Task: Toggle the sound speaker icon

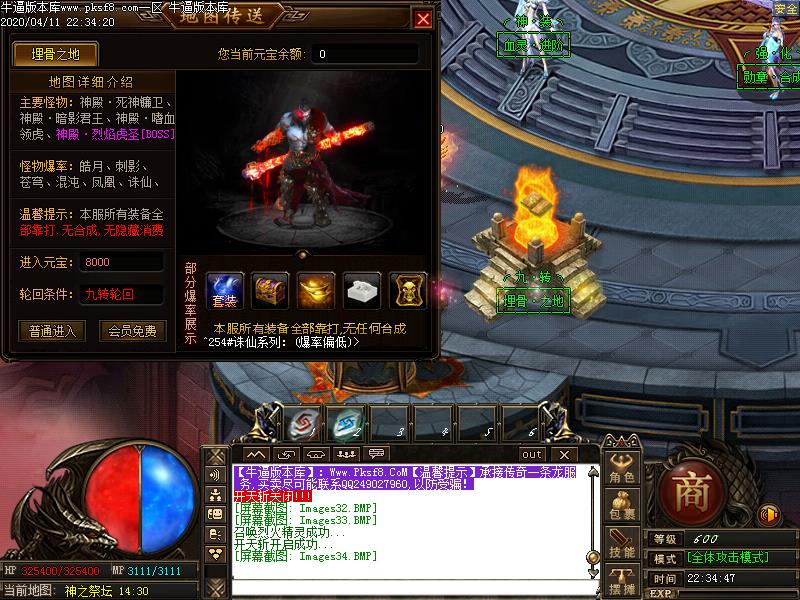Action: click(x=769, y=515)
